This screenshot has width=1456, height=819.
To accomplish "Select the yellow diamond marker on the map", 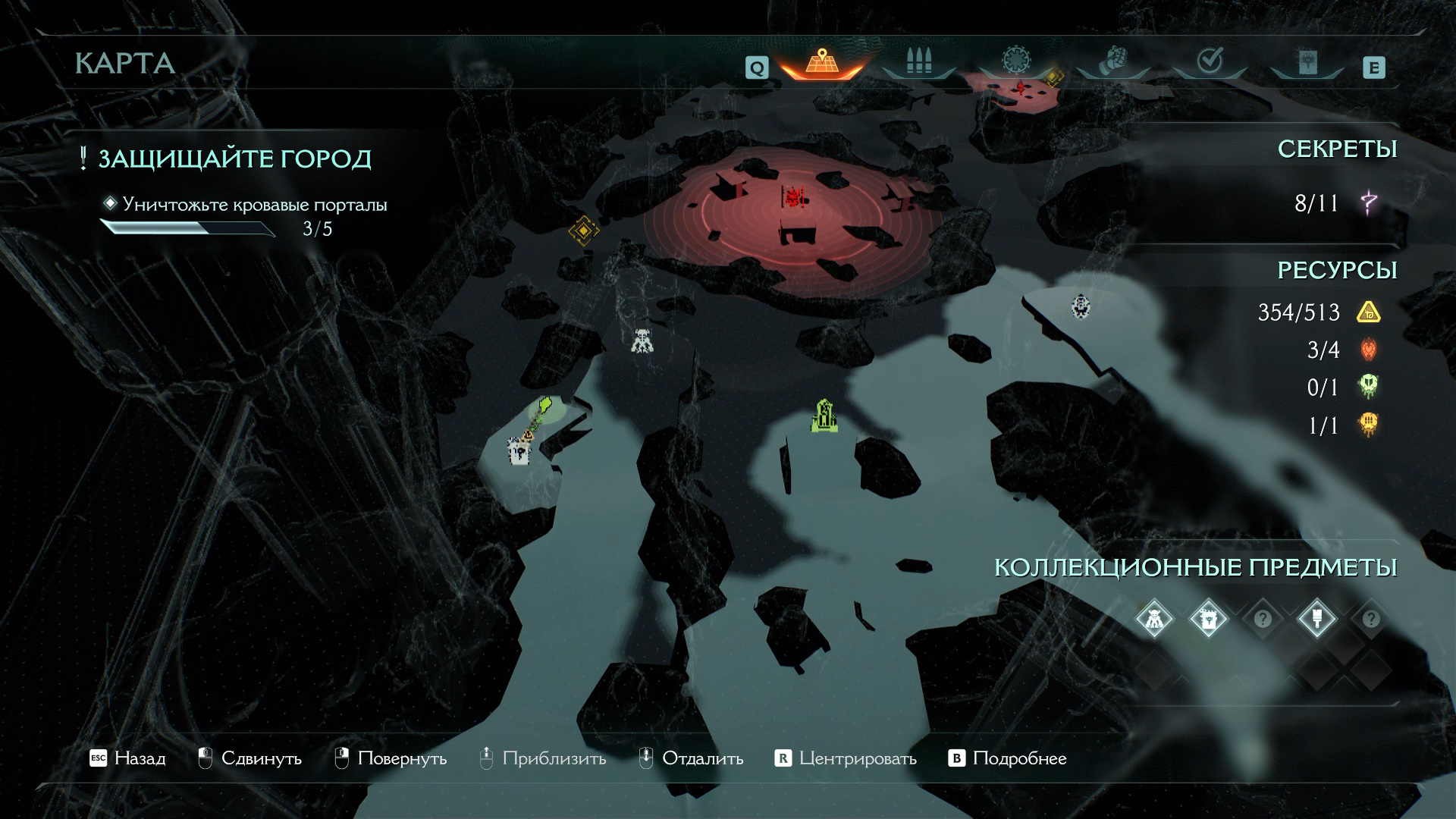I will click(x=583, y=229).
